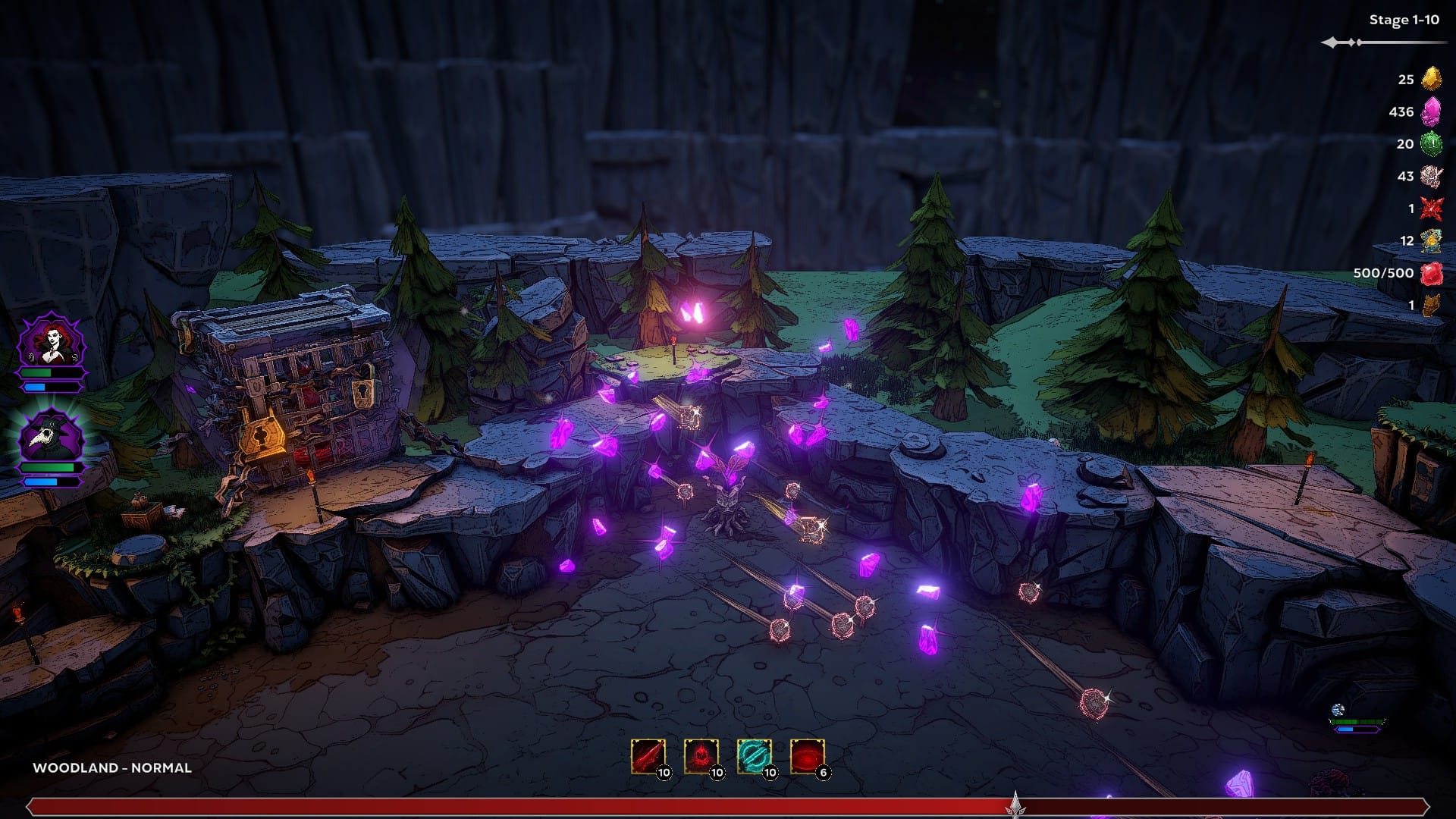The image size is (1456, 819).
Task: Cast the red vortex ability
Action: tap(807, 756)
